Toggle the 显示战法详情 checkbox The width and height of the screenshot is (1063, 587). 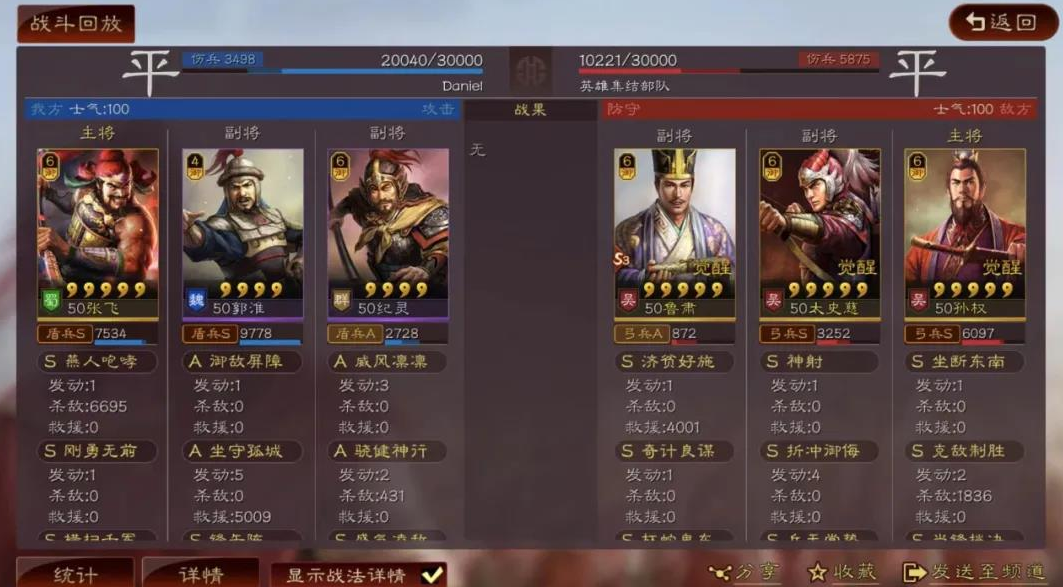point(432,574)
